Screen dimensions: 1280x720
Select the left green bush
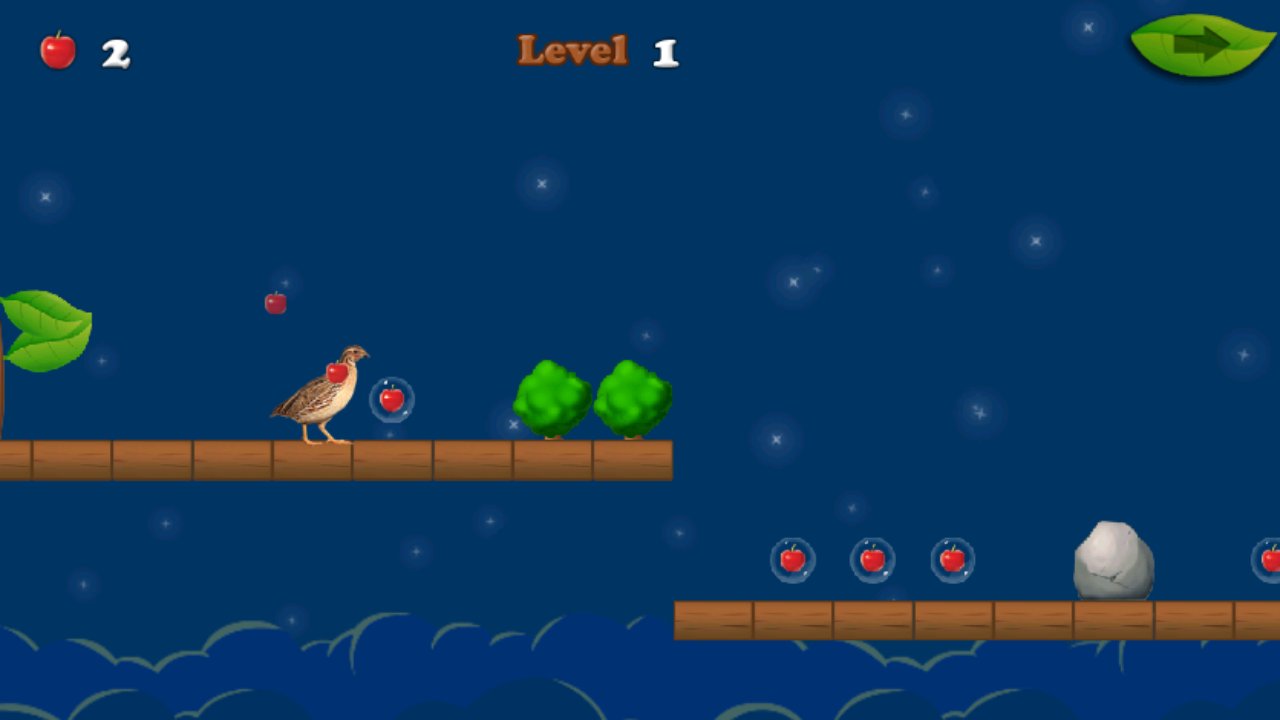(553, 398)
